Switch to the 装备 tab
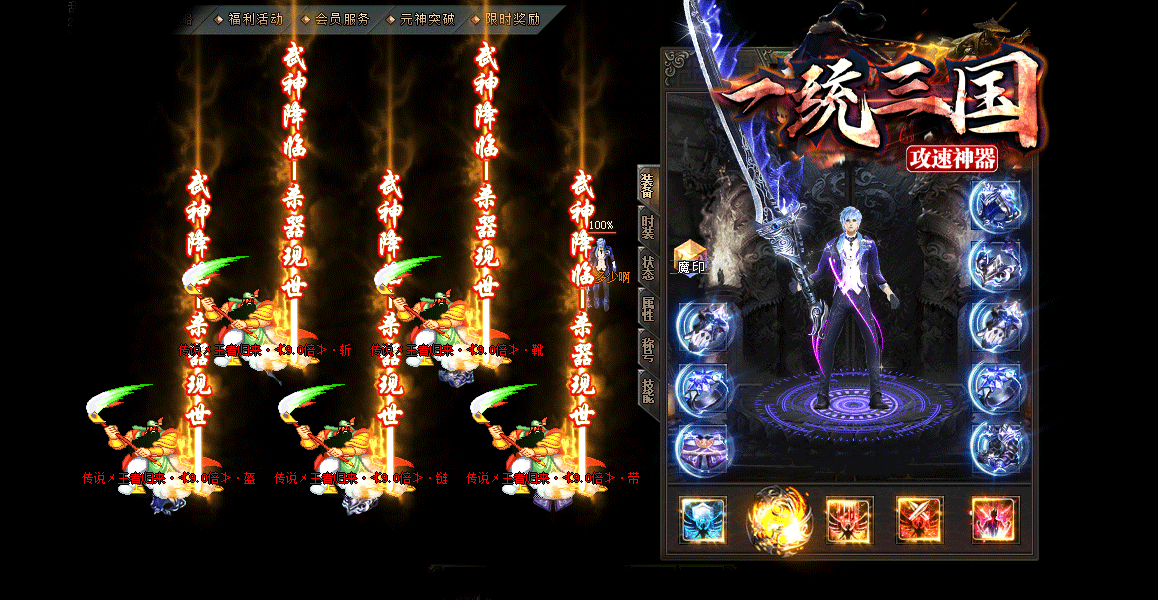This screenshot has height=600, width=1158. coord(648,185)
